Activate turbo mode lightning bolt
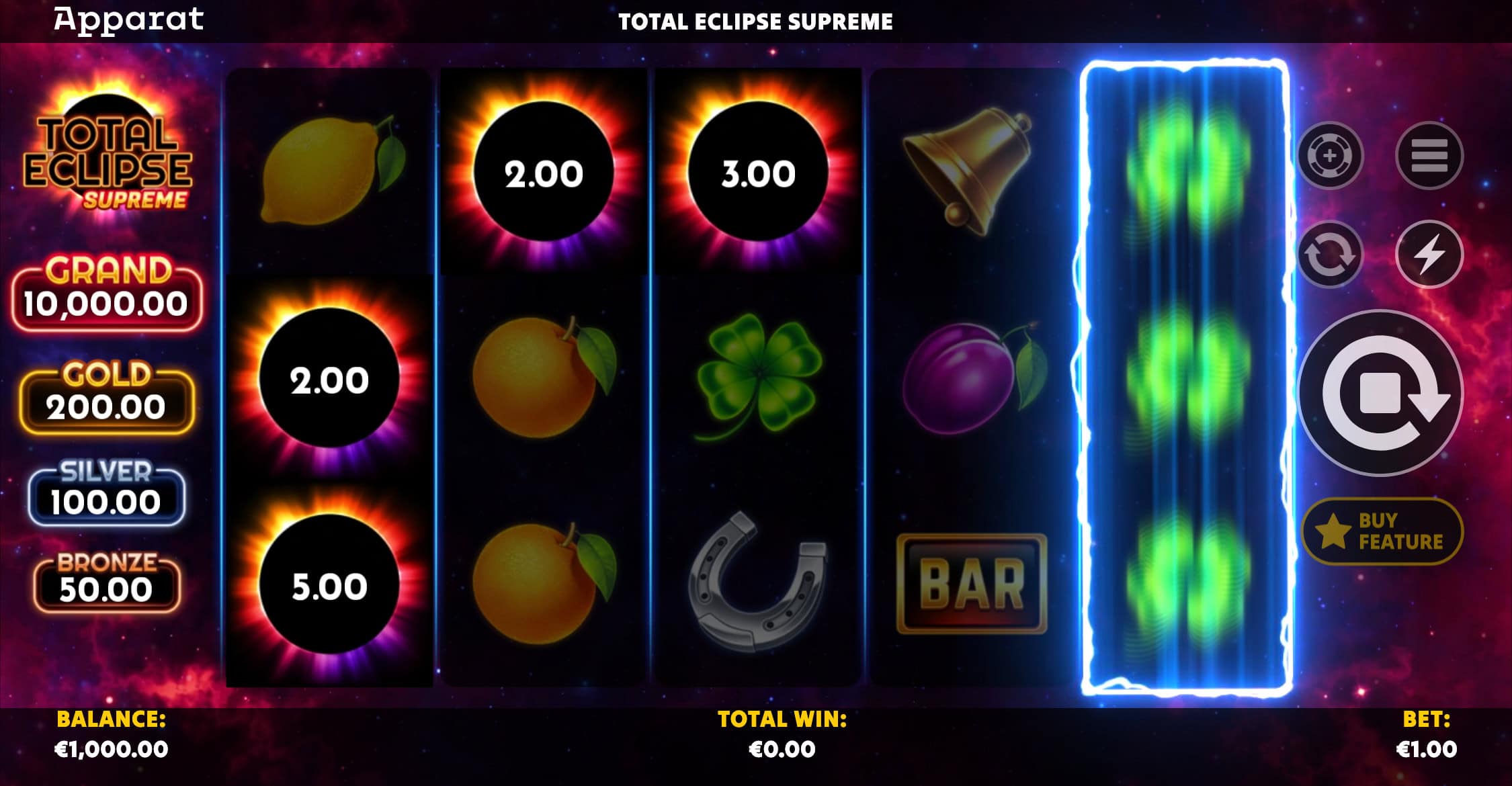1512x786 pixels. click(1429, 255)
